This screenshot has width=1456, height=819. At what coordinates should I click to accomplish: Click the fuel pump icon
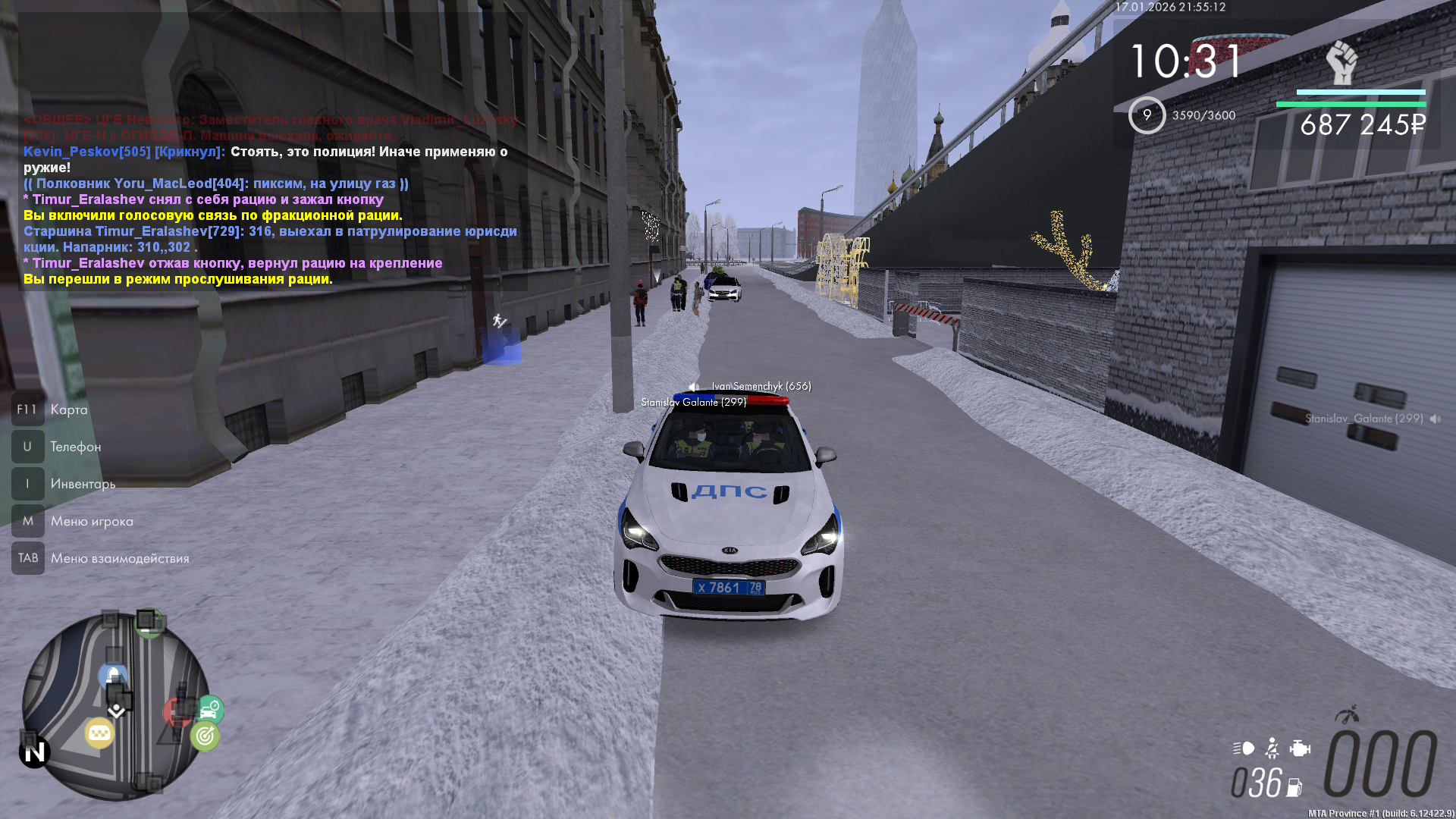point(1294,788)
